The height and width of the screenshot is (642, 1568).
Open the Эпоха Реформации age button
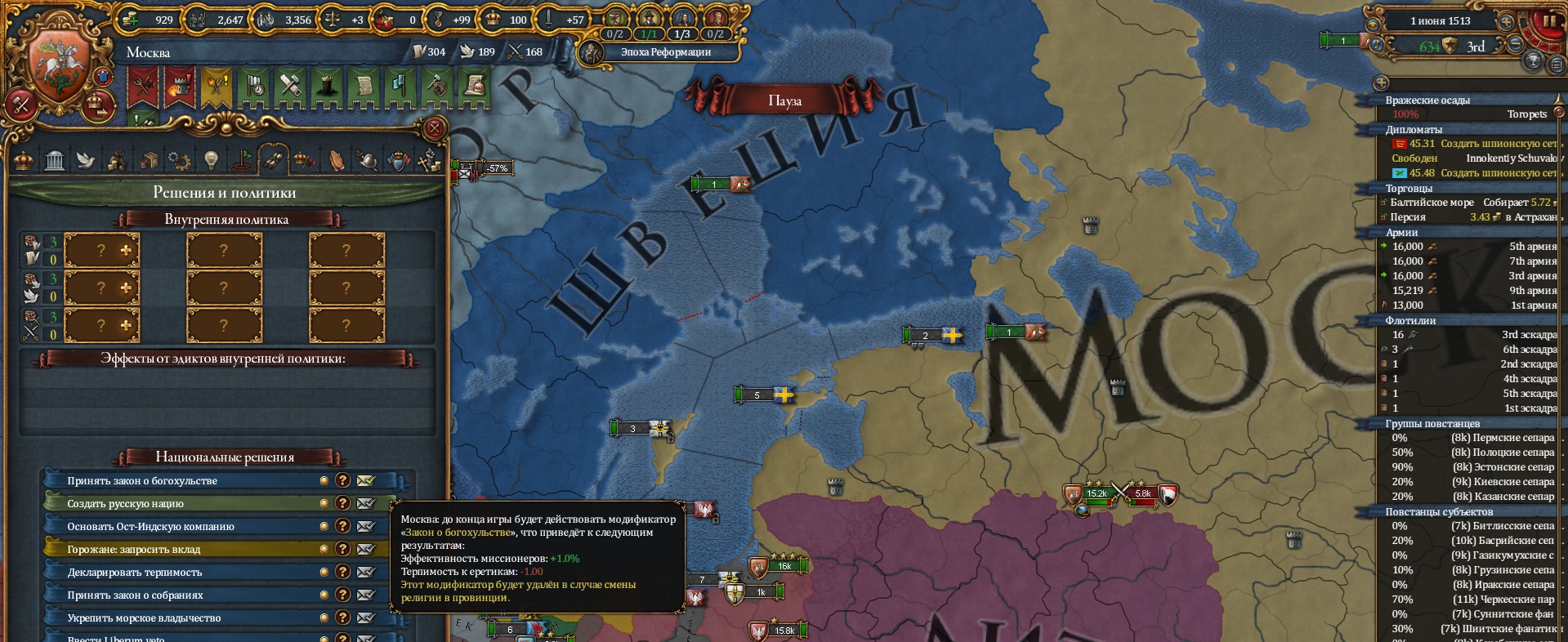(665, 52)
